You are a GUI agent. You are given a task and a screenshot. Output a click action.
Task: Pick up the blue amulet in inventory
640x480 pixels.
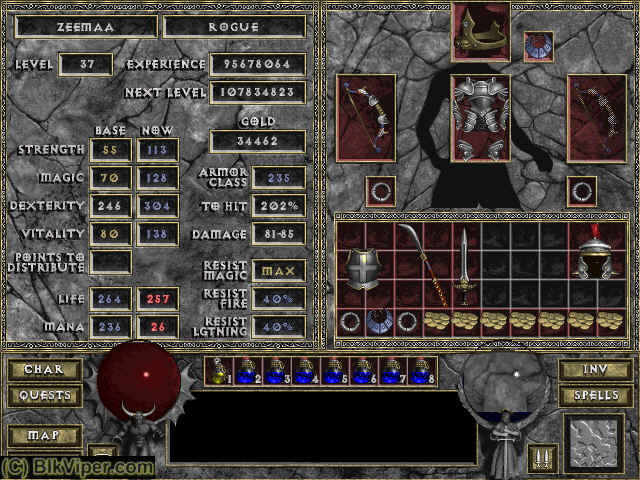[377, 320]
